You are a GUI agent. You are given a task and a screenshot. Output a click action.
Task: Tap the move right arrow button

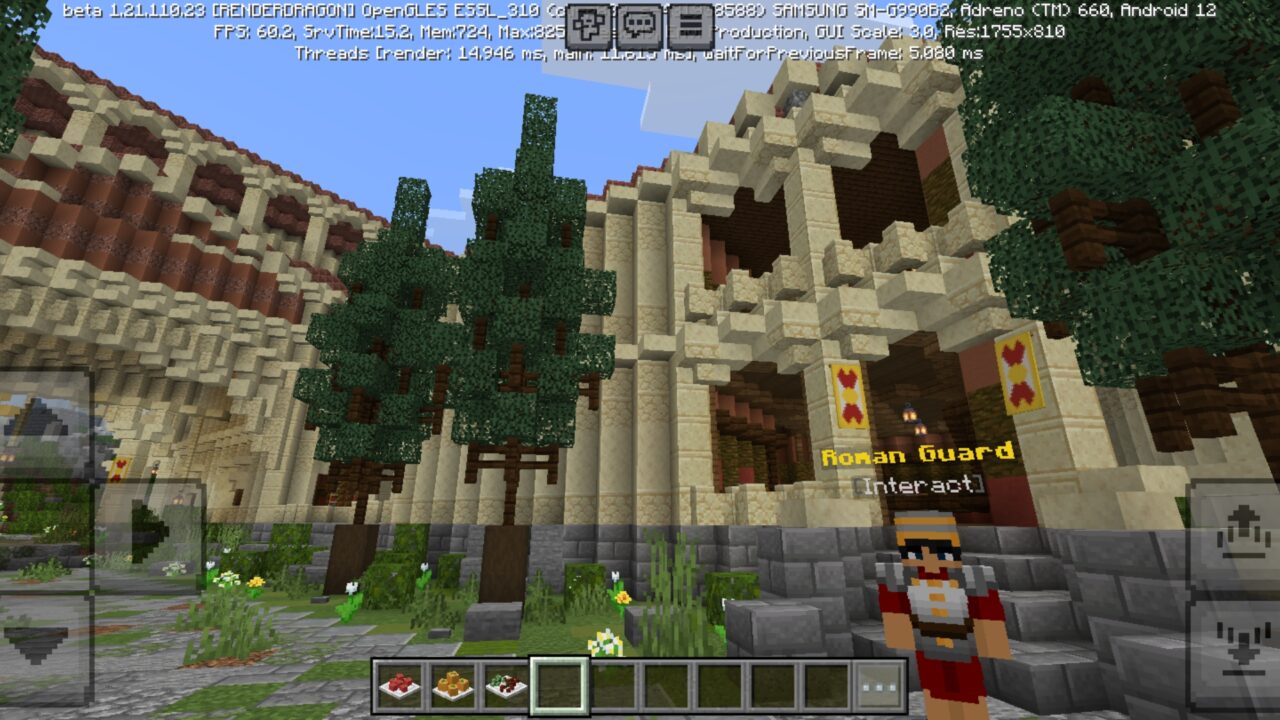pyautogui.click(x=150, y=535)
